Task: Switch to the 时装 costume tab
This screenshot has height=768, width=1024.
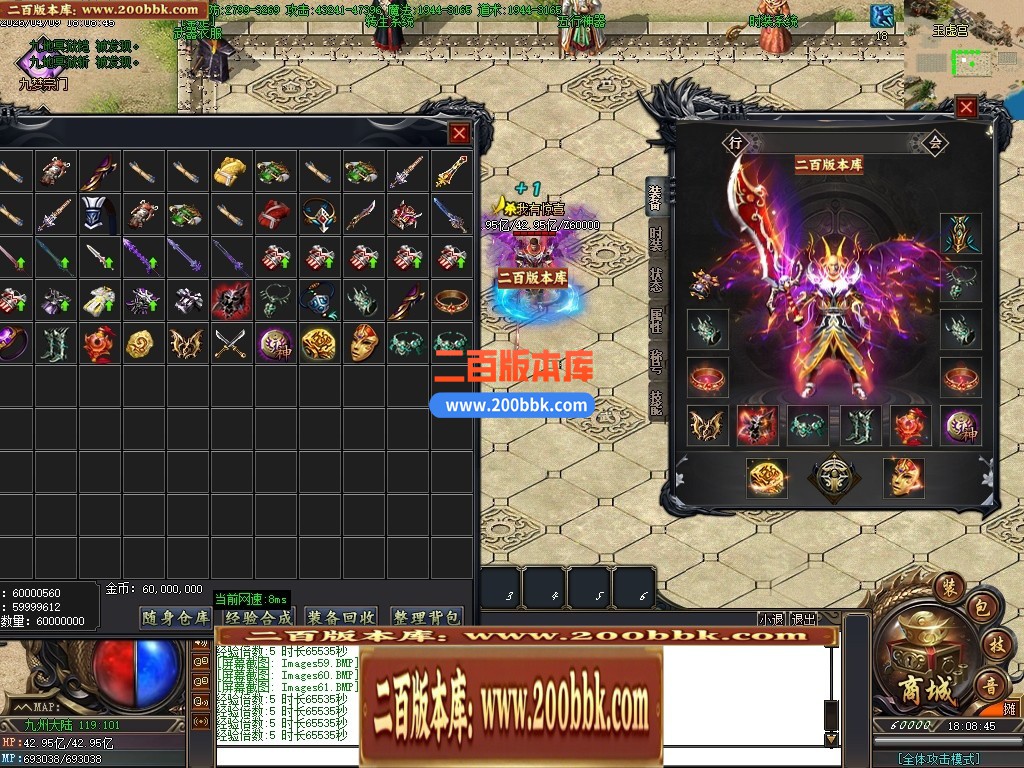Action: (x=655, y=240)
